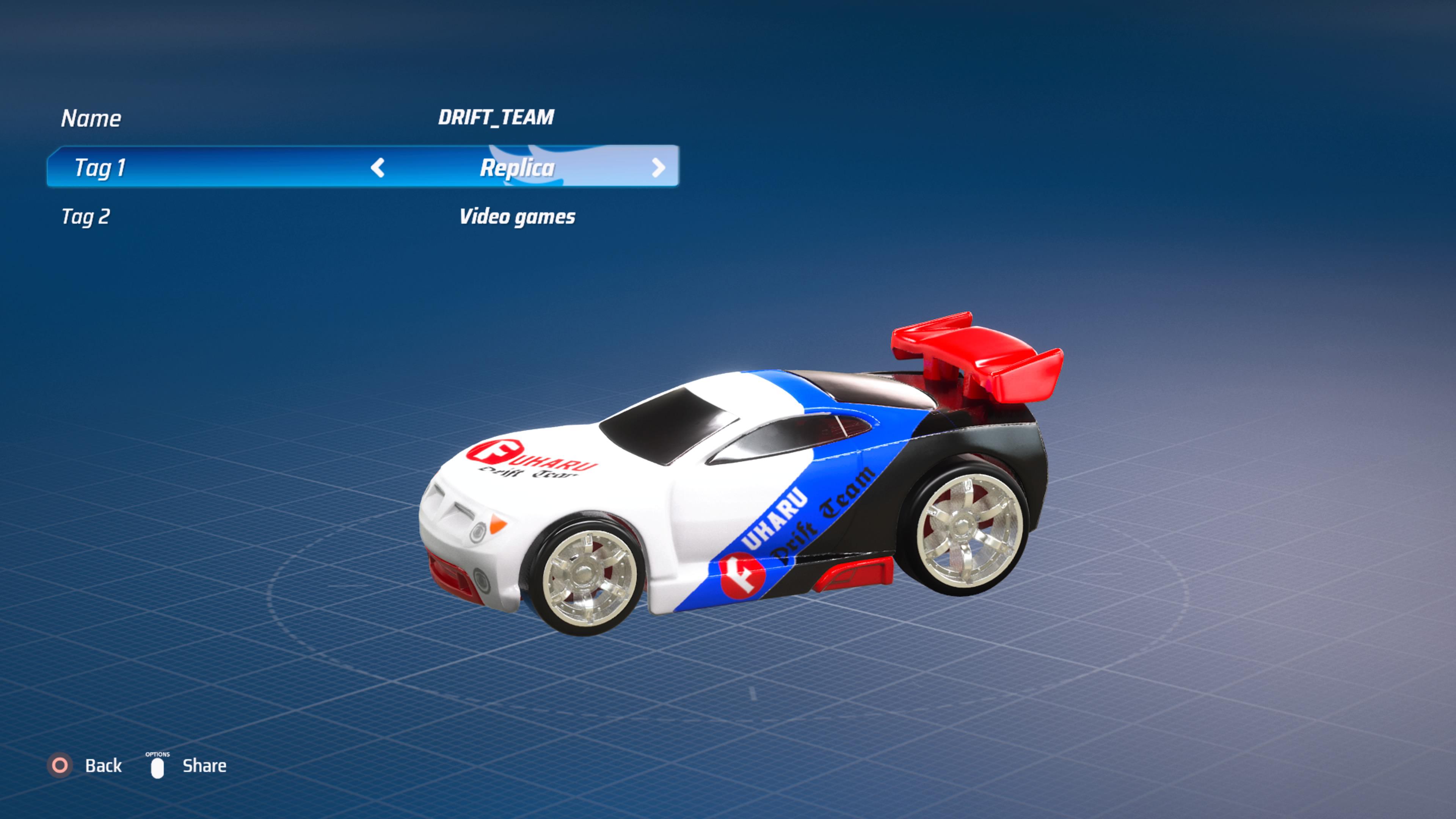Select the DRIFT_TEAM name field

(x=496, y=117)
